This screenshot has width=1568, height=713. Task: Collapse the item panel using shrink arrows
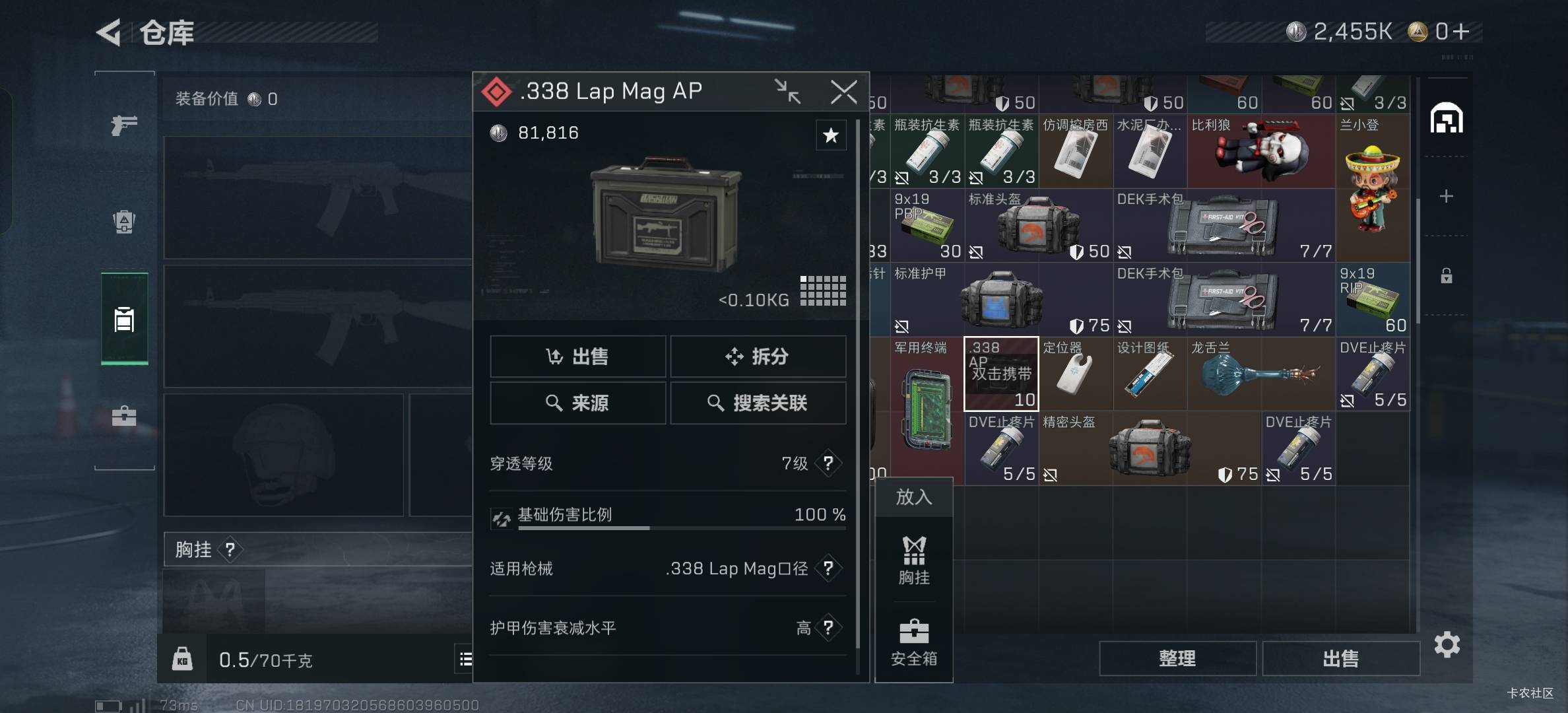pyautogui.click(x=787, y=92)
